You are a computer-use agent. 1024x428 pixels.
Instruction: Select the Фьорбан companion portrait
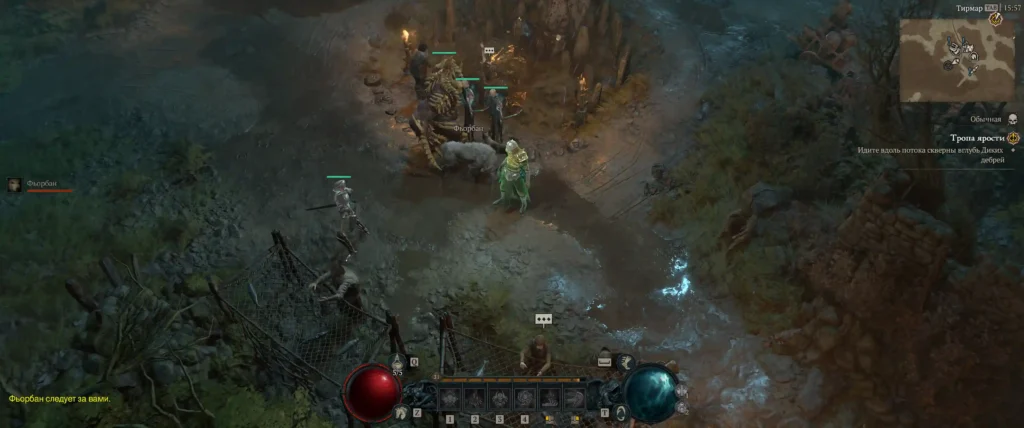click(x=14, y=184)
